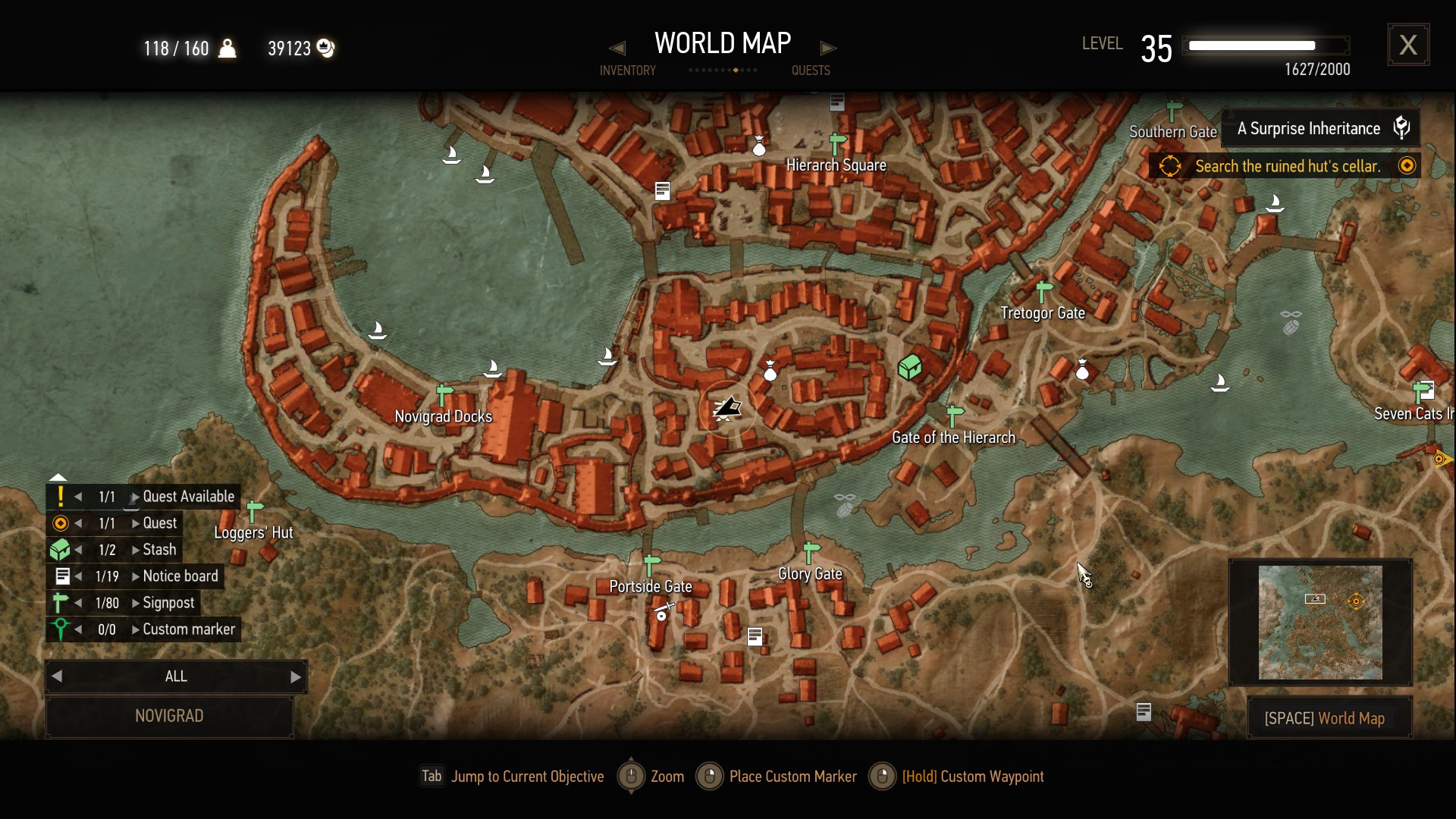Screen dimensions: 1456x819
Task: Choose the Stash legend entry
Action: 159,550
